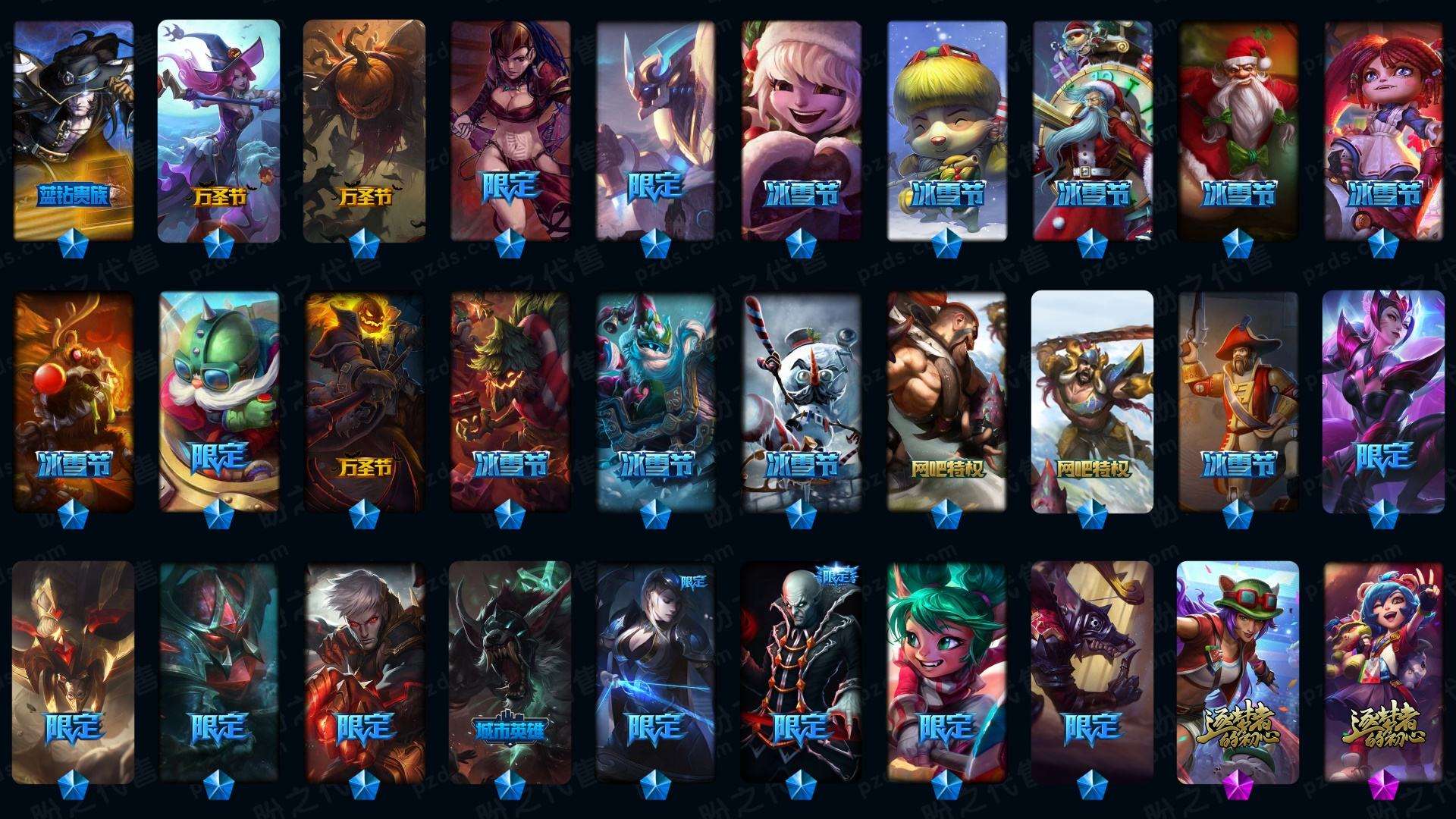Choose the green-helmet white-bearded 限定 card
The width and height of the screenshot is (1456, 819).
point(218,402)
